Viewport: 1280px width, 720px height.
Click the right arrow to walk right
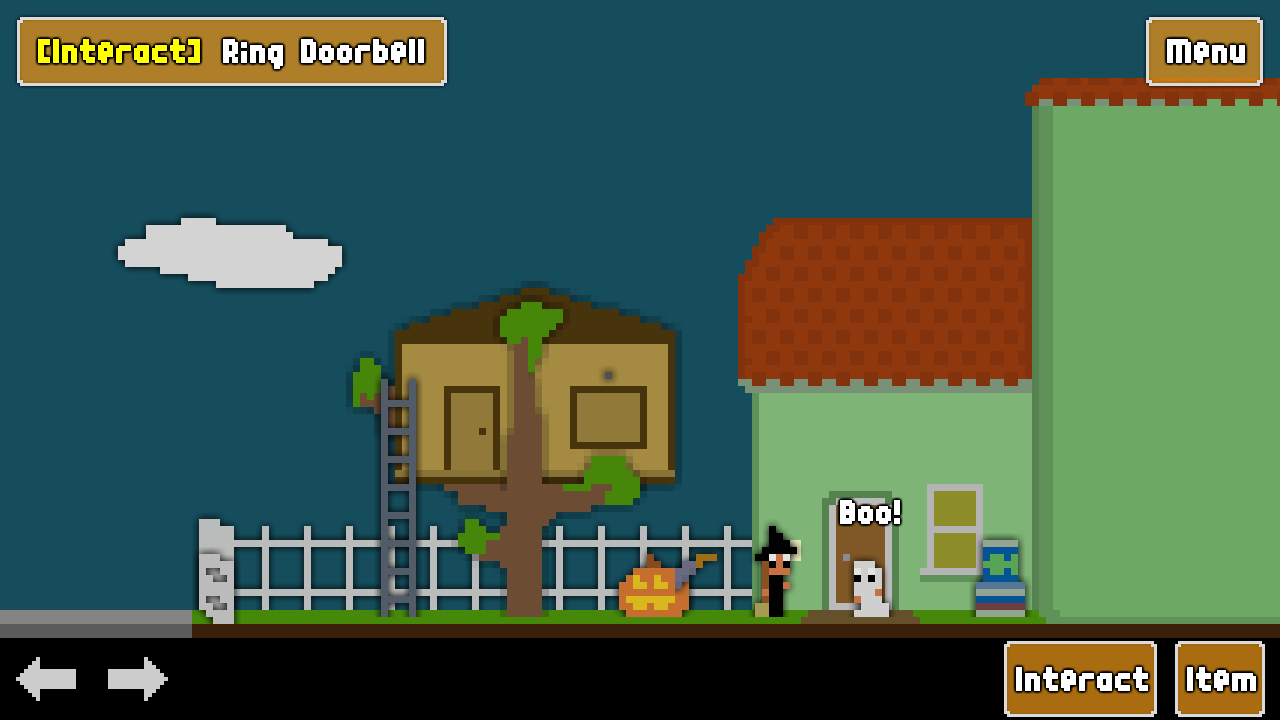tap(137, 678)
